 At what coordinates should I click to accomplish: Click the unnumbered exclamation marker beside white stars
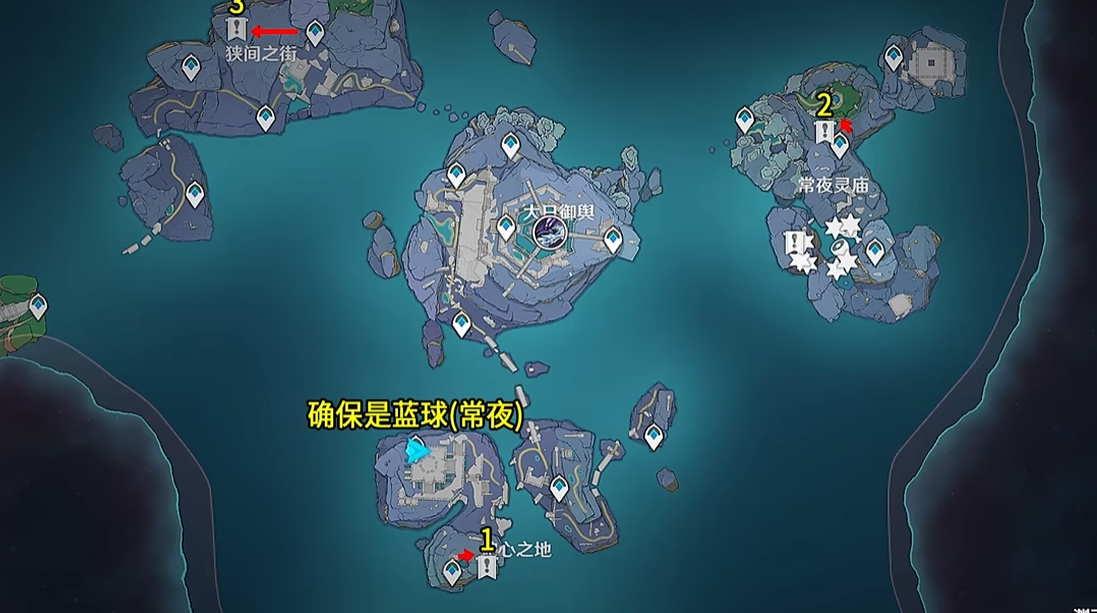pyautogui.click(x=796, y=243)
